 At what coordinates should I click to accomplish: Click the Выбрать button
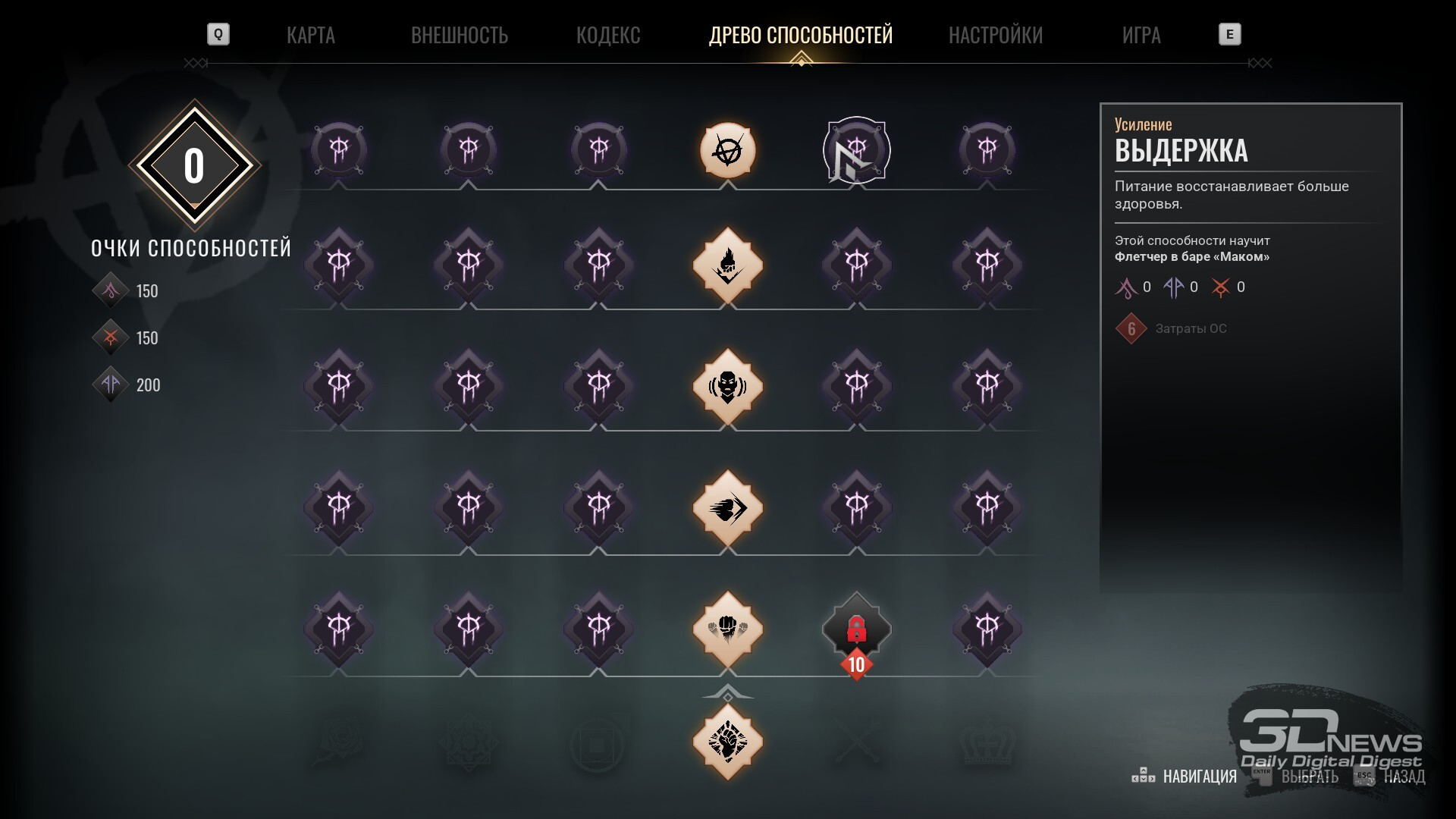(1309, 776)
